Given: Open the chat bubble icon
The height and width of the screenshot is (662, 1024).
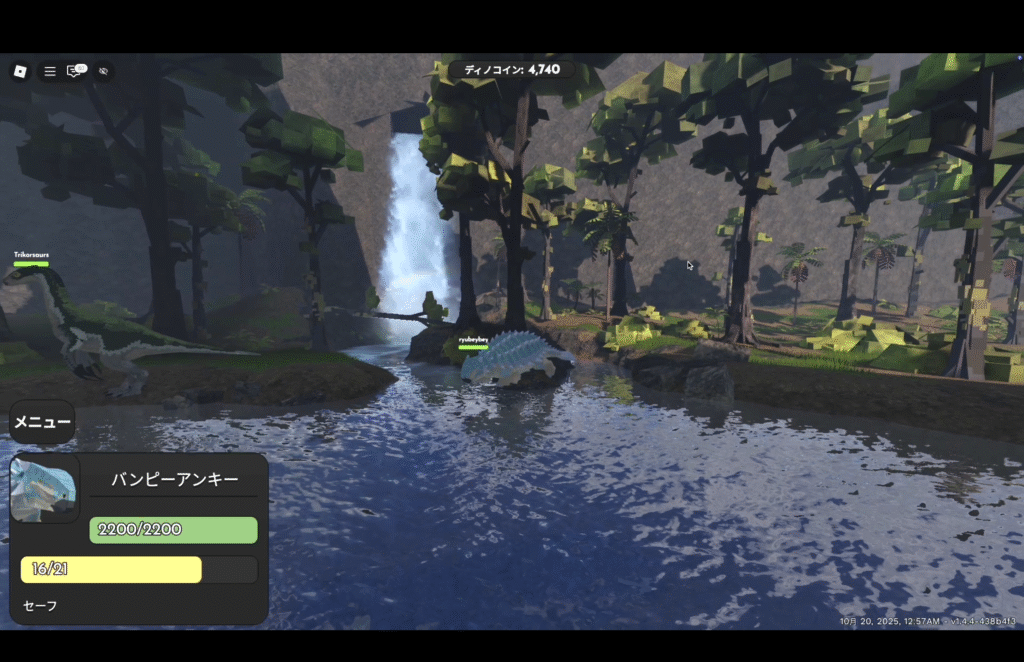Looking at the screenshot, I should click(75, 71).
